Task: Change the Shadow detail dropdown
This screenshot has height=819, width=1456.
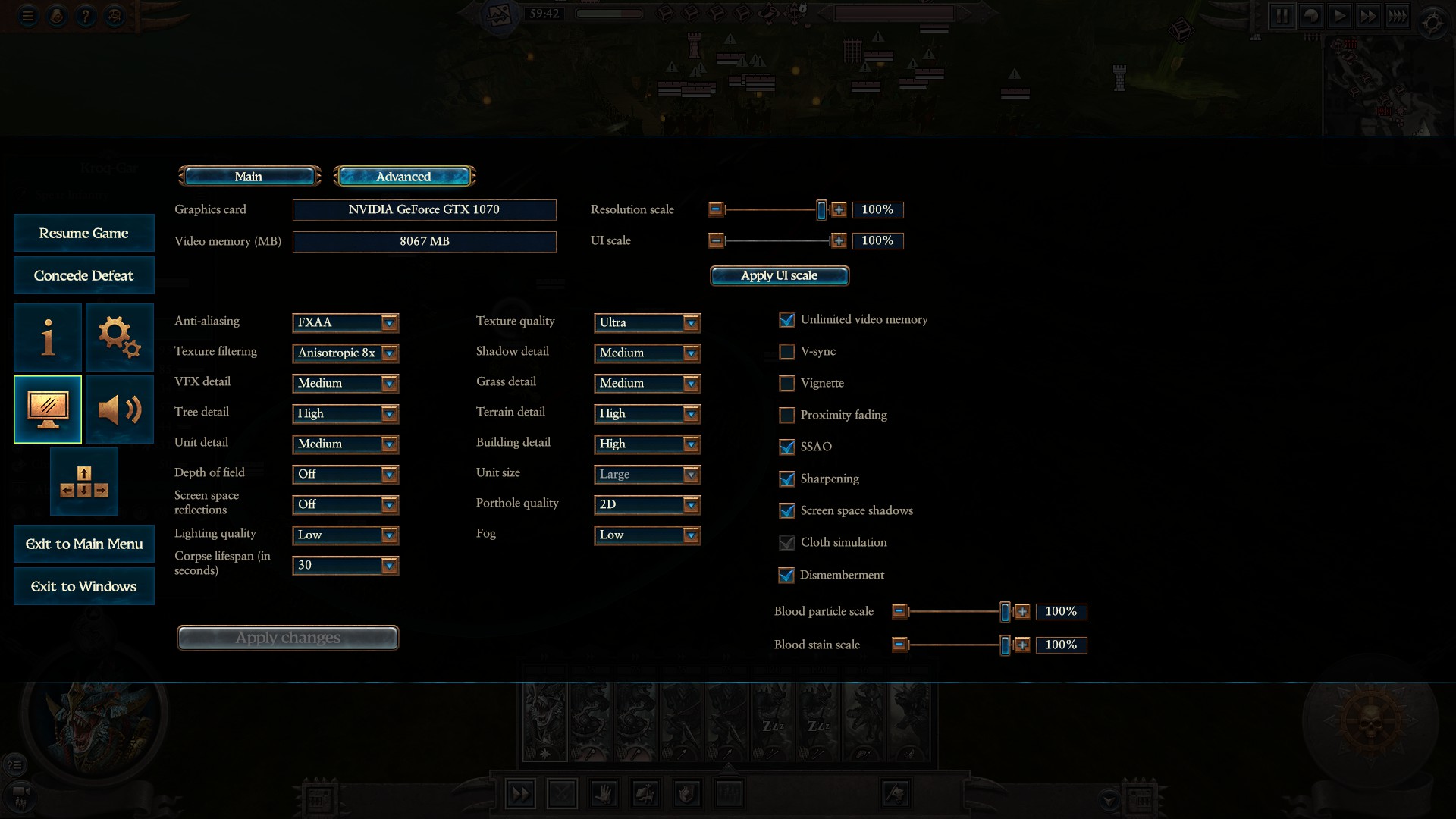Action: 647,353
